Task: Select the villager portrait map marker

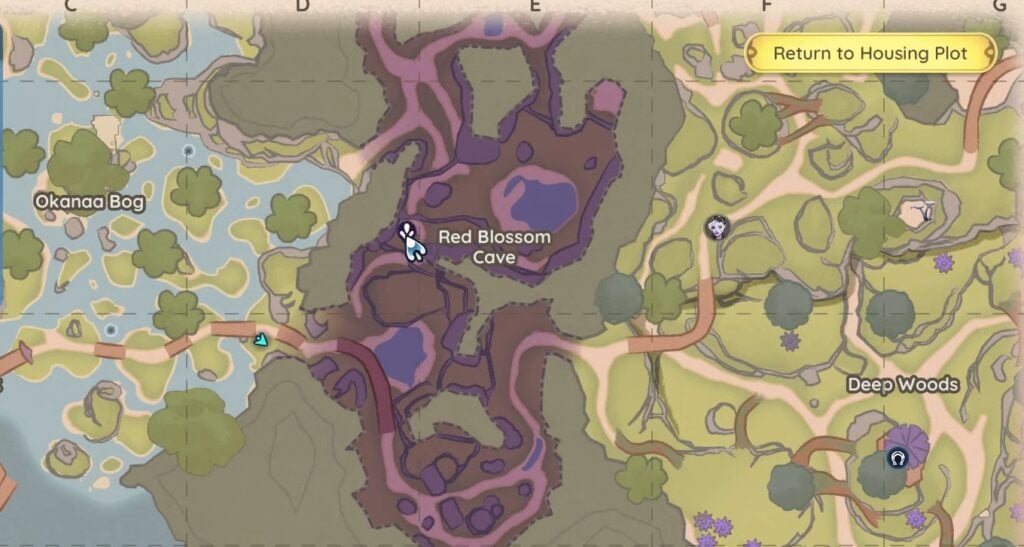Action: click(714, 227)
